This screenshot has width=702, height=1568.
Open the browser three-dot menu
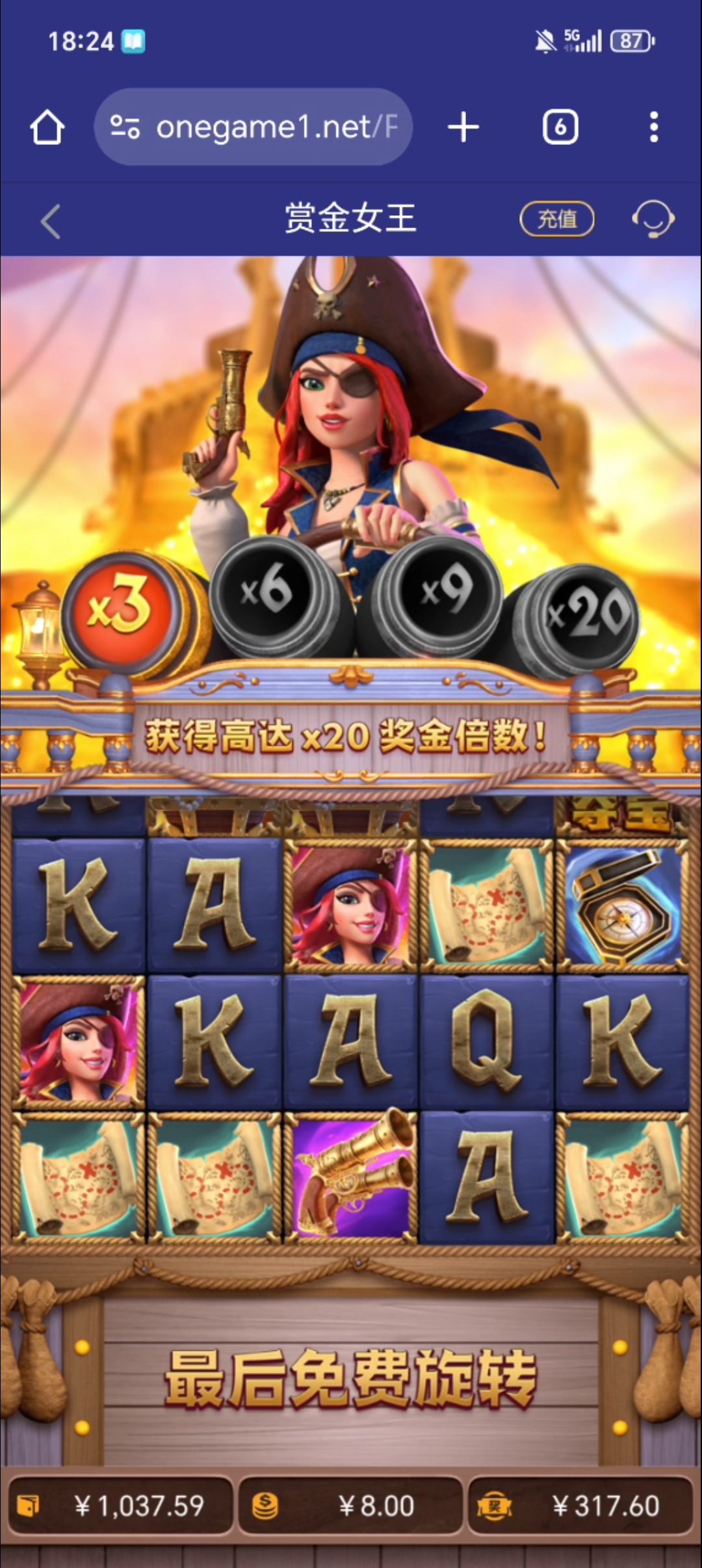point(654,127)
